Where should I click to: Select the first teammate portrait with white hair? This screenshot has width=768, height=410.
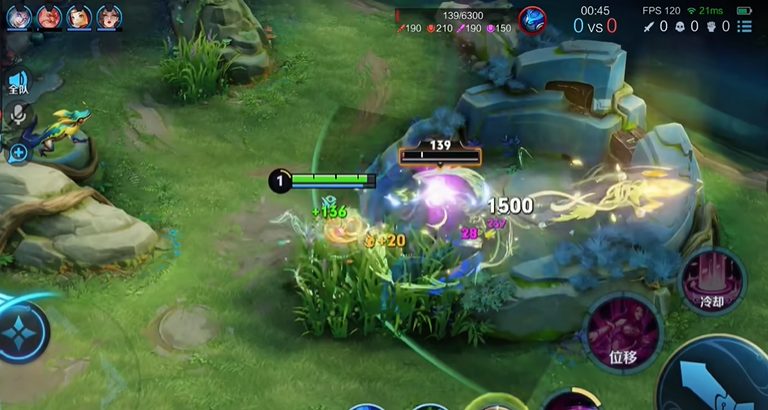(18, 17)
